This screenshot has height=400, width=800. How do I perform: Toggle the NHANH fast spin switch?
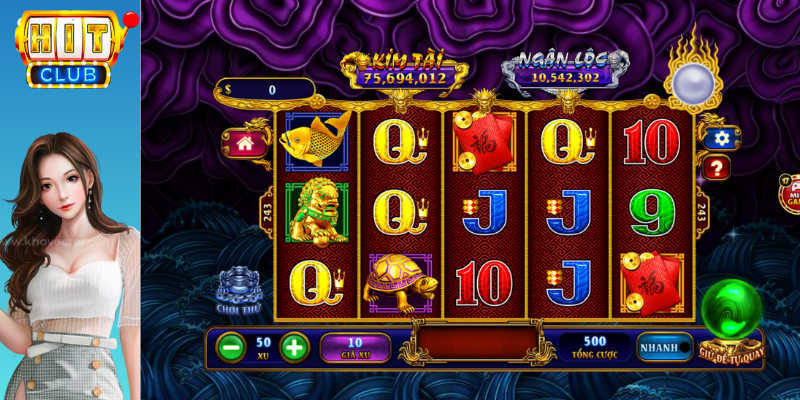[x=666, y=347]
